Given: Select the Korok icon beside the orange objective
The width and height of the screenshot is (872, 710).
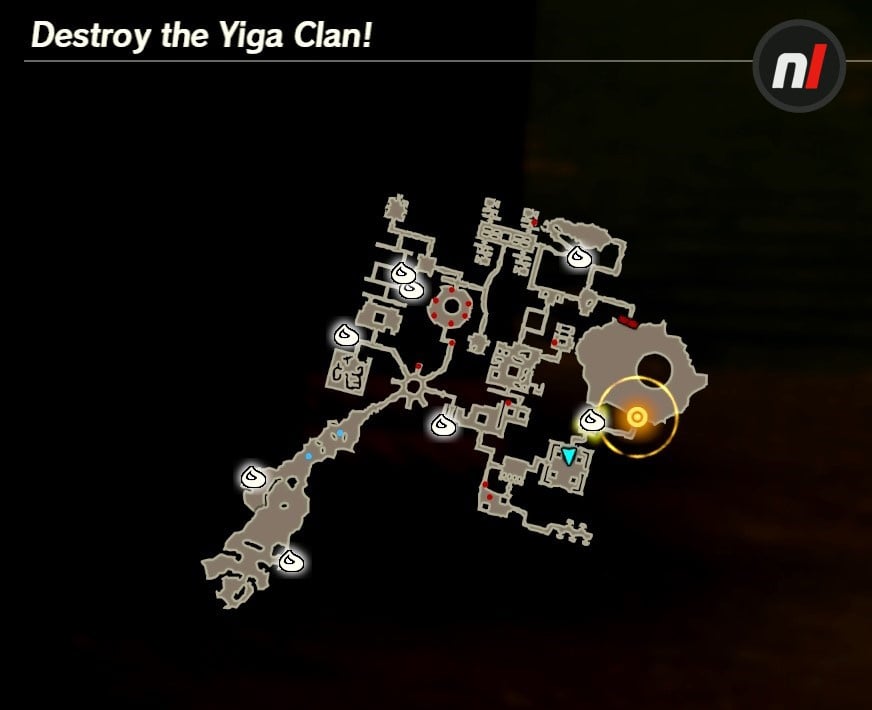Looking at the screenshot, I should 591,420.
